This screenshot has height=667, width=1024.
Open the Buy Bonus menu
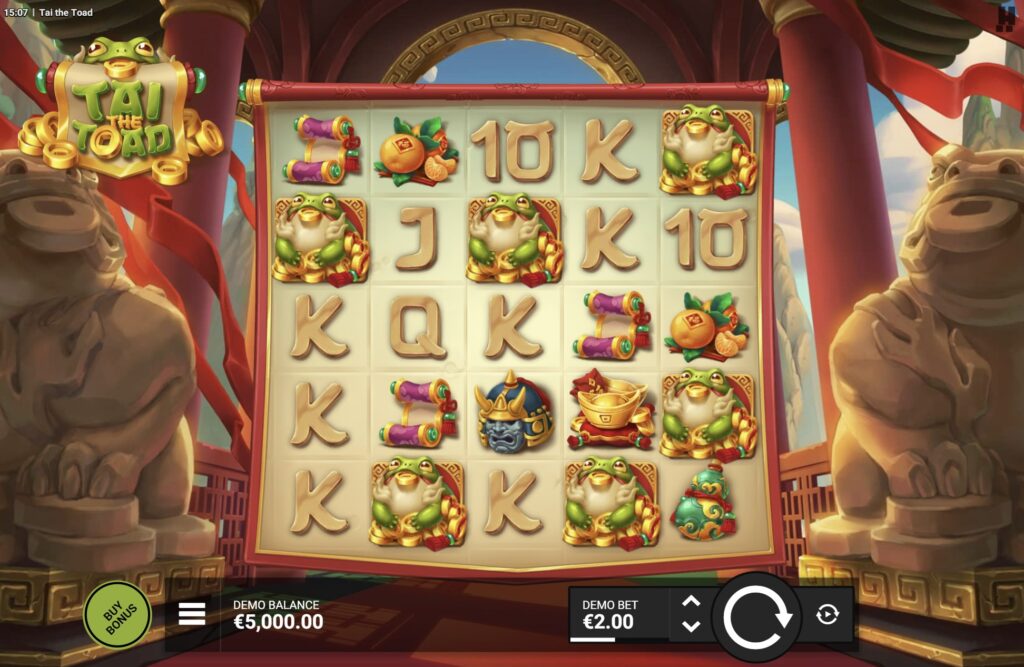[117, 614]
